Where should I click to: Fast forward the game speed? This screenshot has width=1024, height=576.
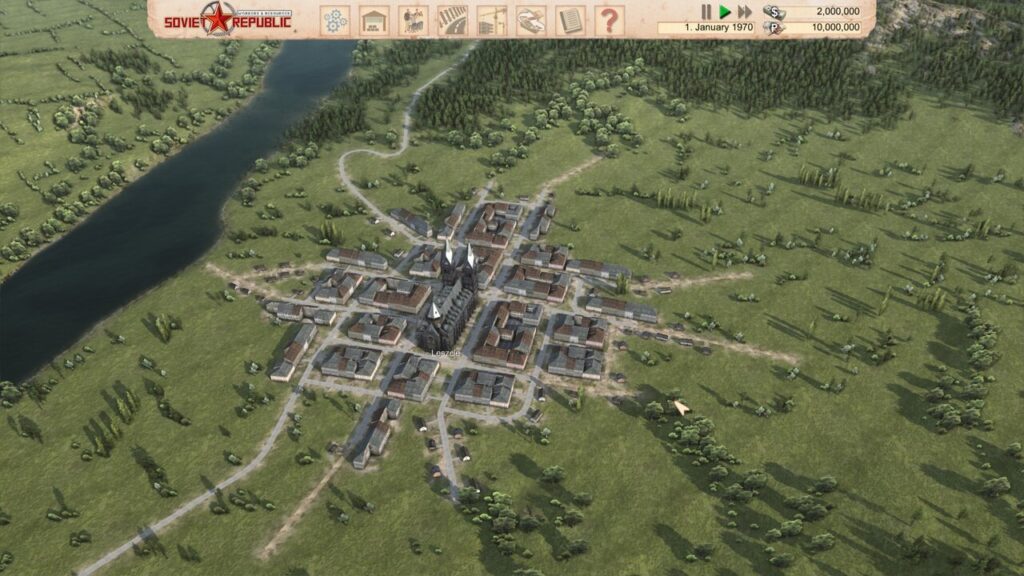coord(745,12)
